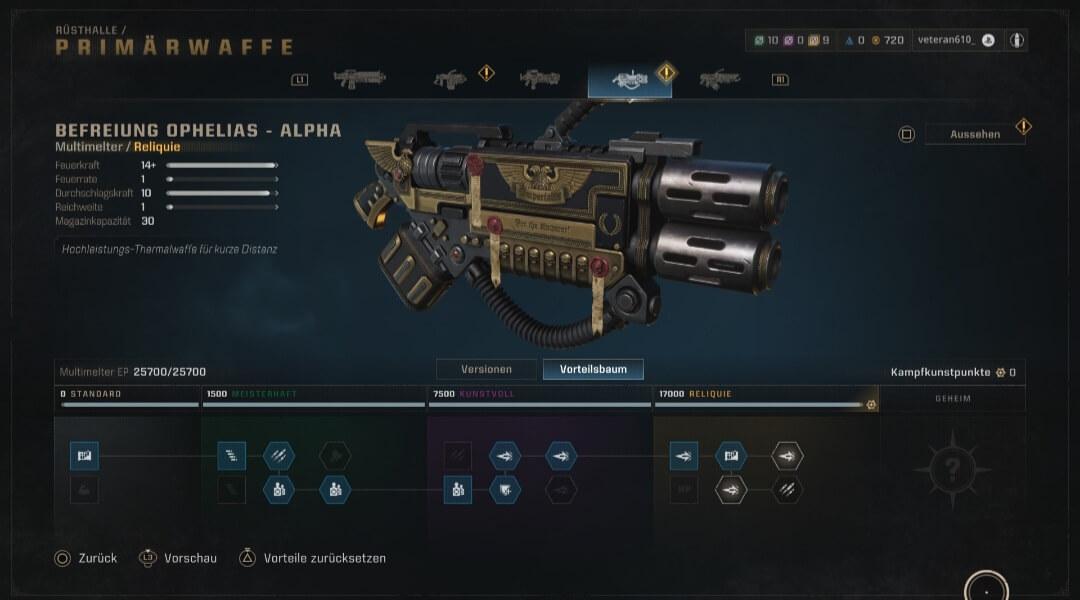Viewport: 1080px width, 600px height.
Task: Select the blue square perk in Kunstvoll tier
Action: pyautogui.click(x=458, y=490)
